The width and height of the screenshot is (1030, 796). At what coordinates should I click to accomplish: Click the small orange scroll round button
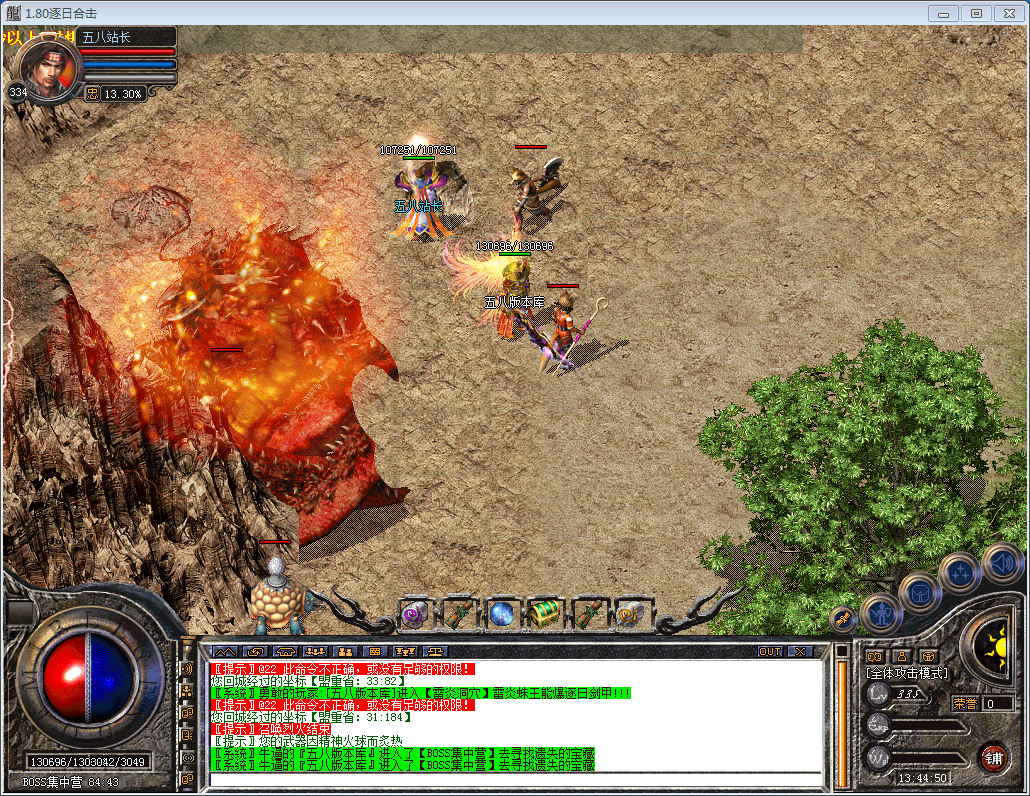coord(843,618)
